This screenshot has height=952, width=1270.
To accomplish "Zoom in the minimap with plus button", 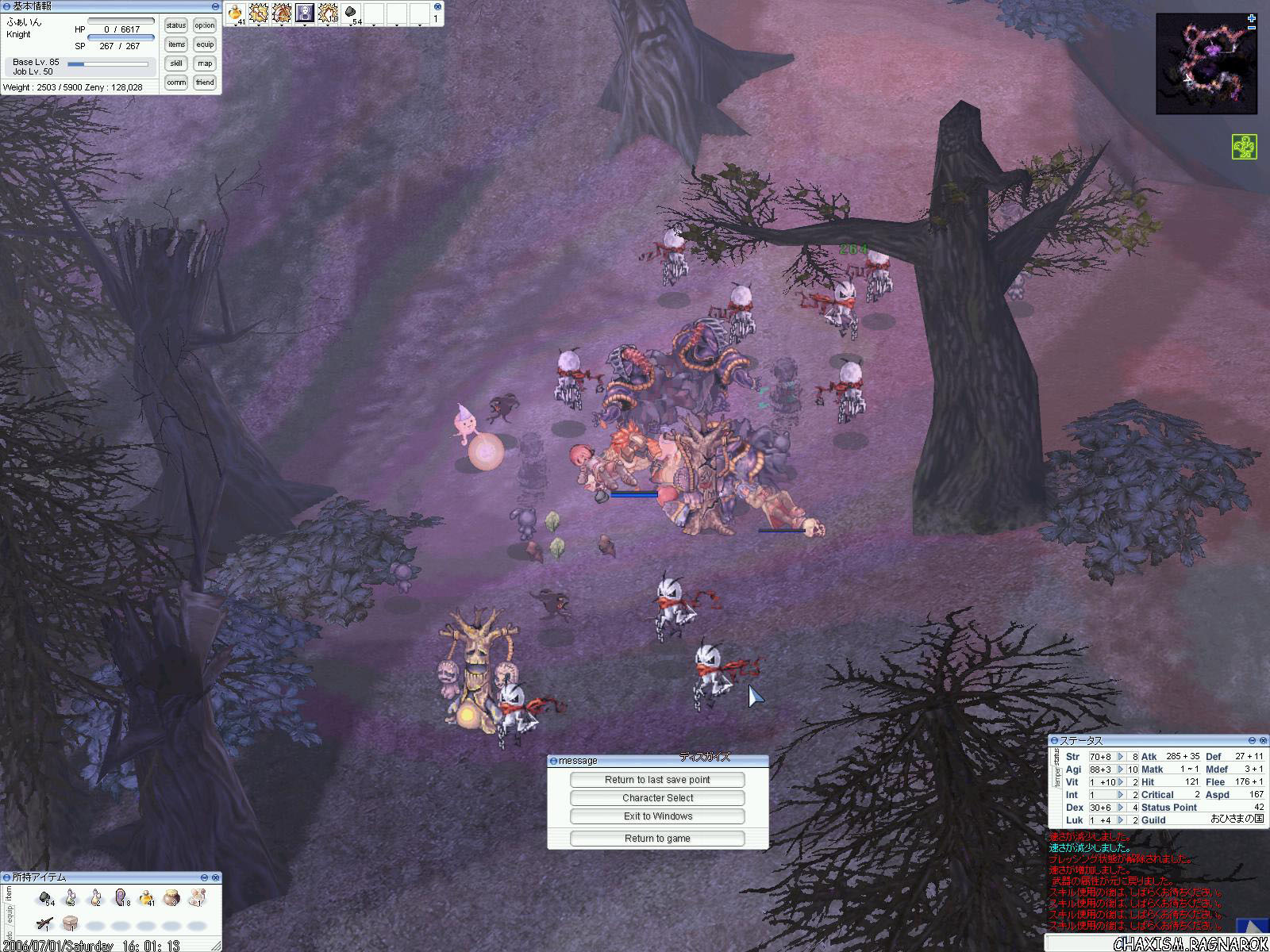I will 1252,18.
